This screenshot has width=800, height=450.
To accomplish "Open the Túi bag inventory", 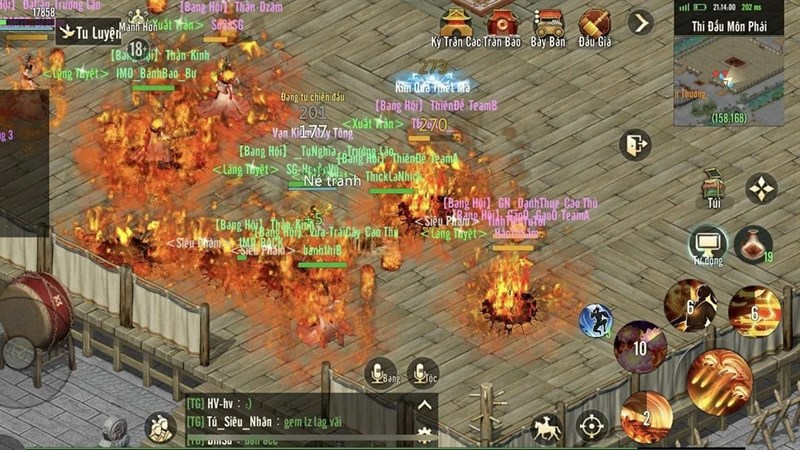I will click(x=714, y=186).
